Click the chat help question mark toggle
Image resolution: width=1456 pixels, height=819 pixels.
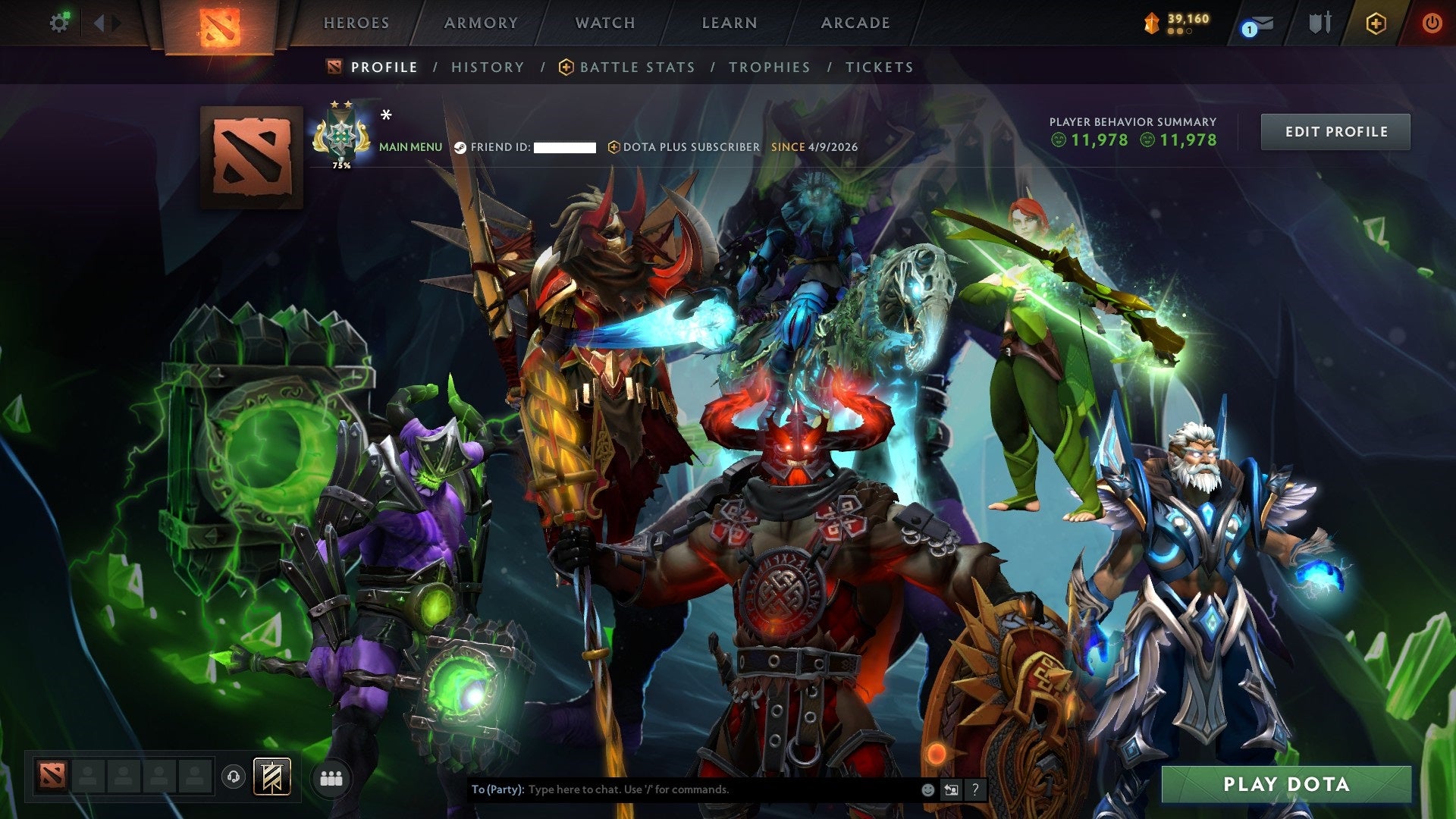pos(974,789)
